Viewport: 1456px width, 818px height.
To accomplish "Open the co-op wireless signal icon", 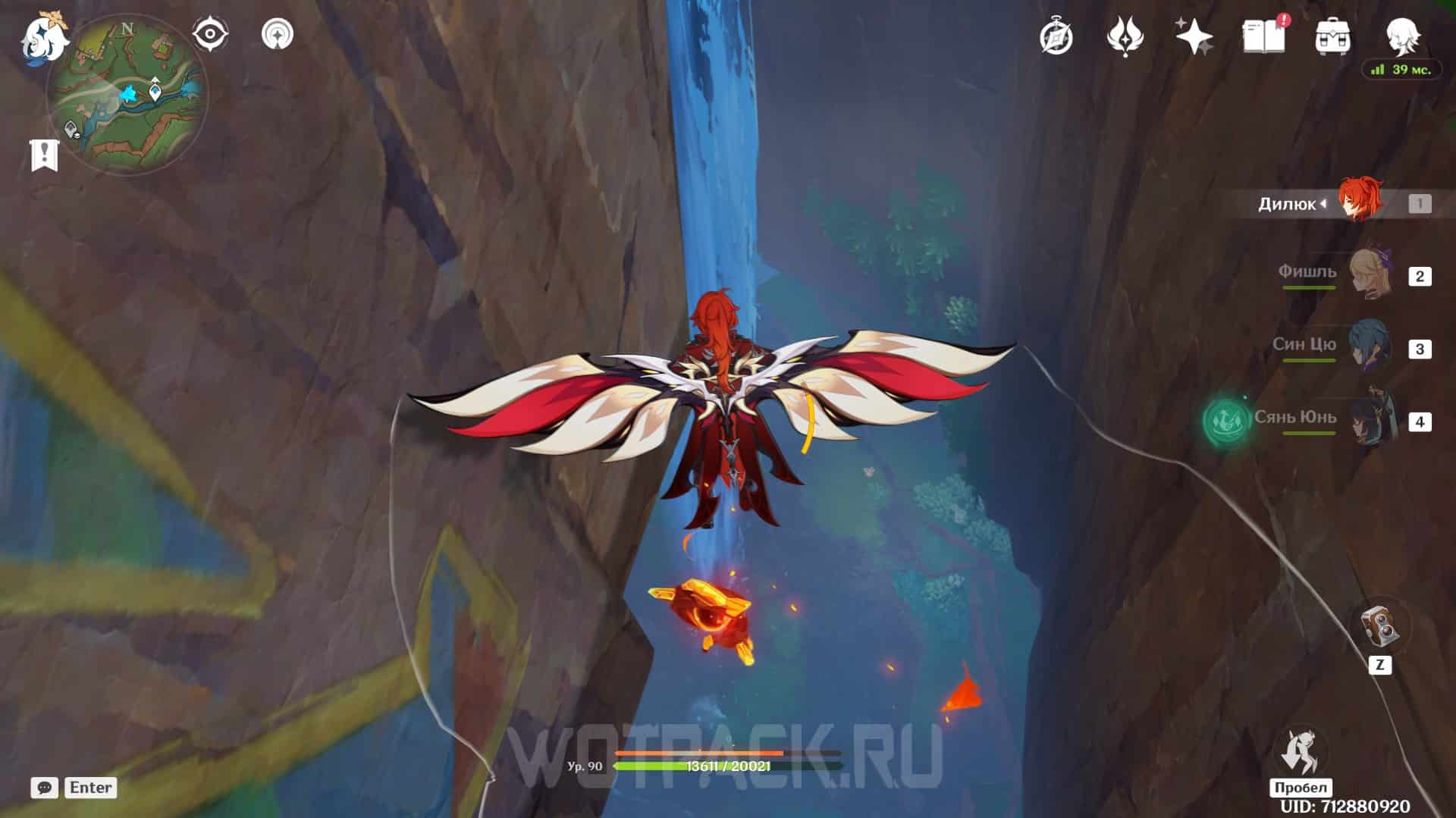I will click(x=277, y=34).
